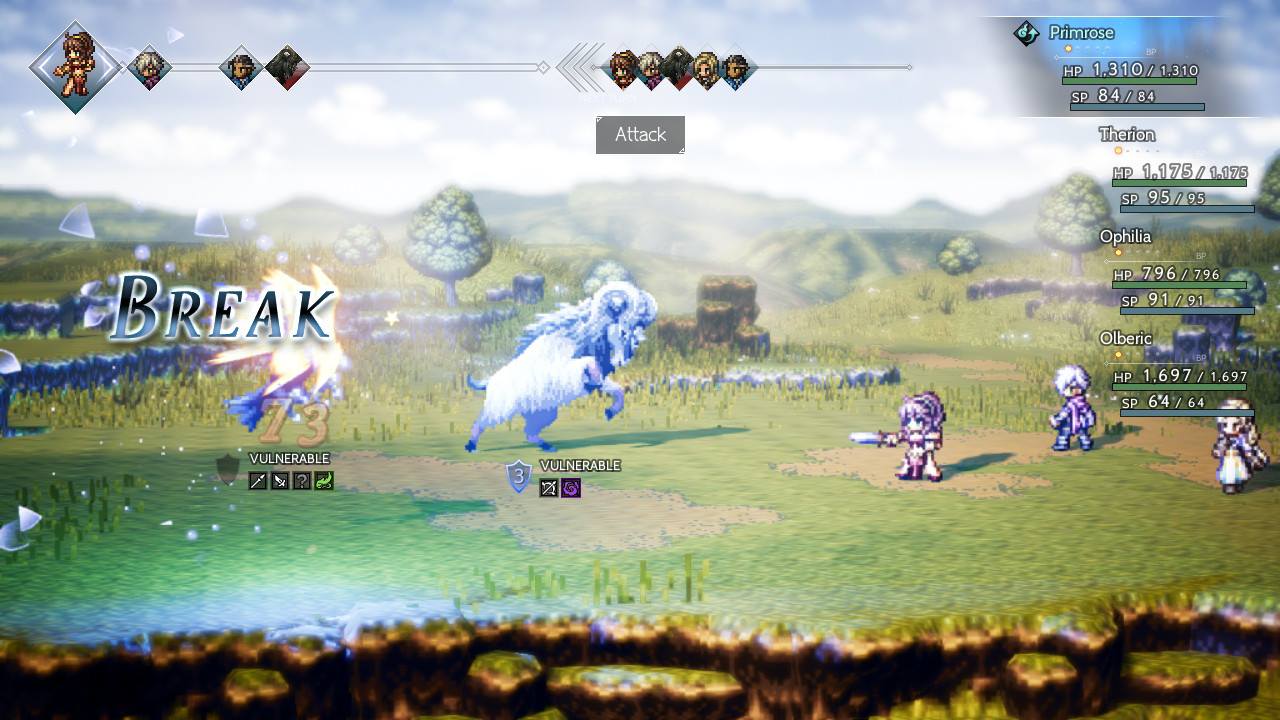The height and width of the screenshot is (720, 1280).
Task: Inspect the dagger weakness icon
Action: [280, 481]
